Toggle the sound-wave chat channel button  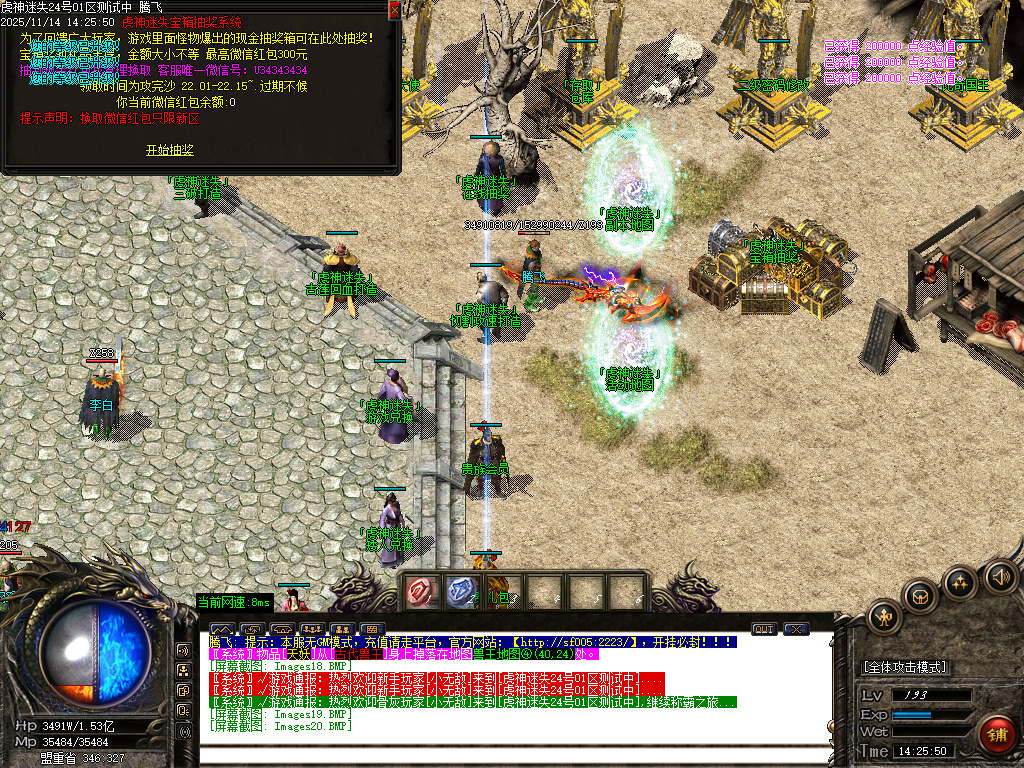point(184,650)
